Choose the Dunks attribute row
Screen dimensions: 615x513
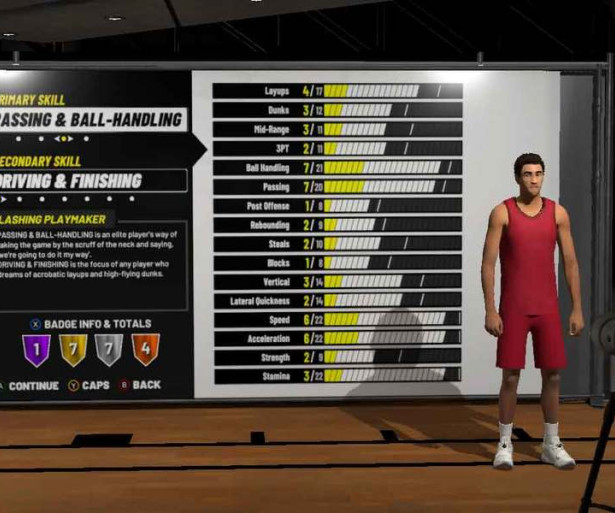pos(337,110)
